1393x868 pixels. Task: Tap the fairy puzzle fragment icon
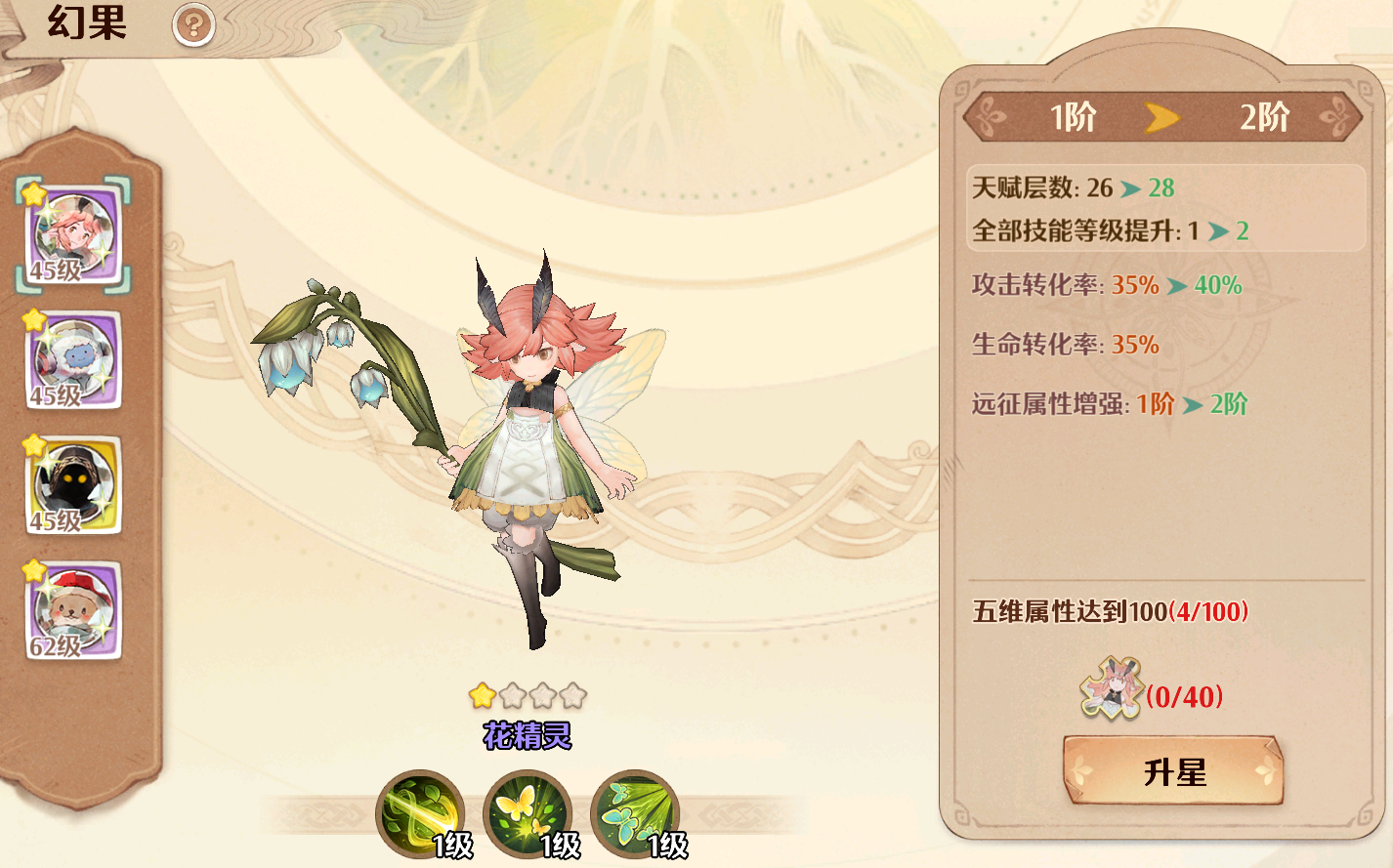pyautogui.click(x=1111, y=689)
